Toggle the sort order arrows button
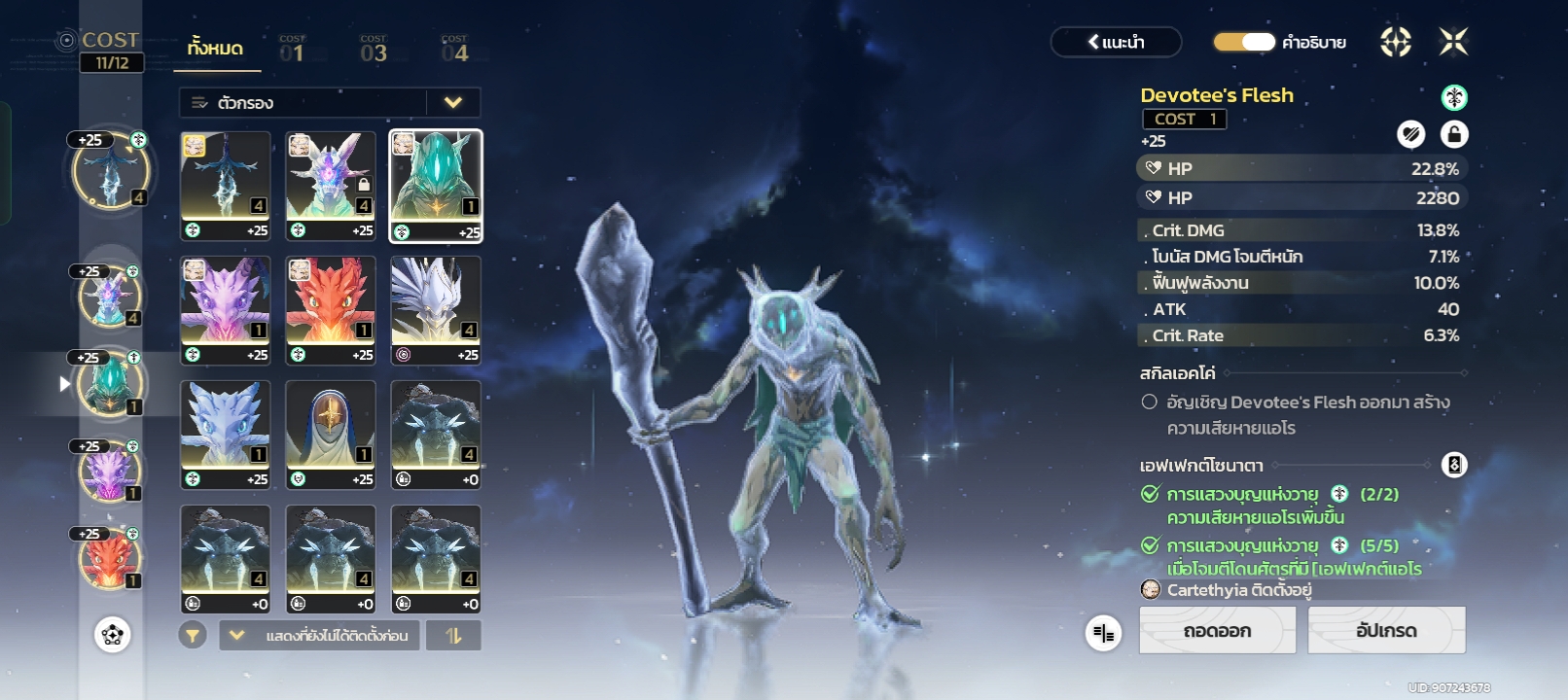This screenshot has height=700, width=1568. tap(453, 636)
